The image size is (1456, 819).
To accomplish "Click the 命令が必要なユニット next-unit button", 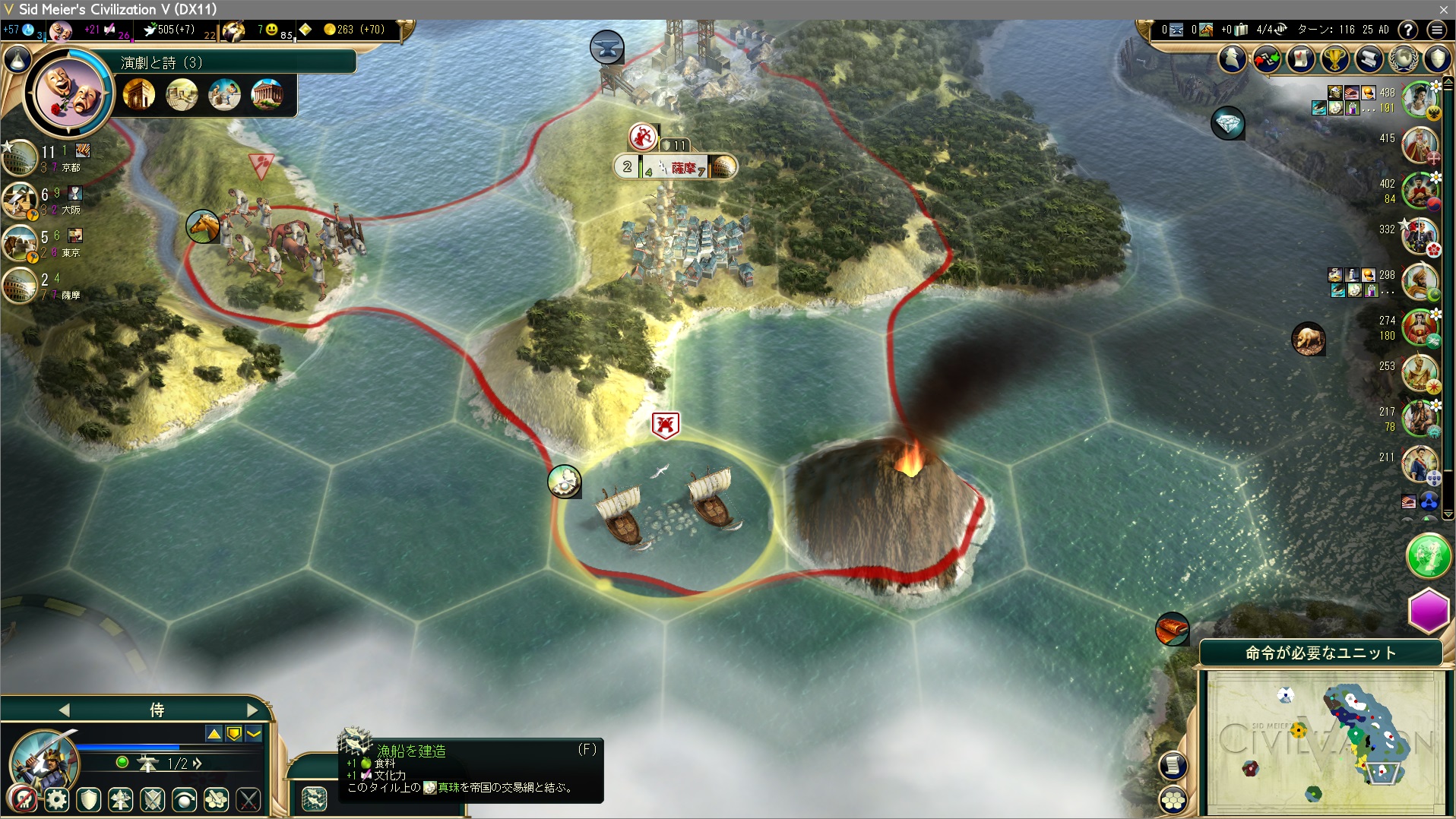I will pos(1320,653).
